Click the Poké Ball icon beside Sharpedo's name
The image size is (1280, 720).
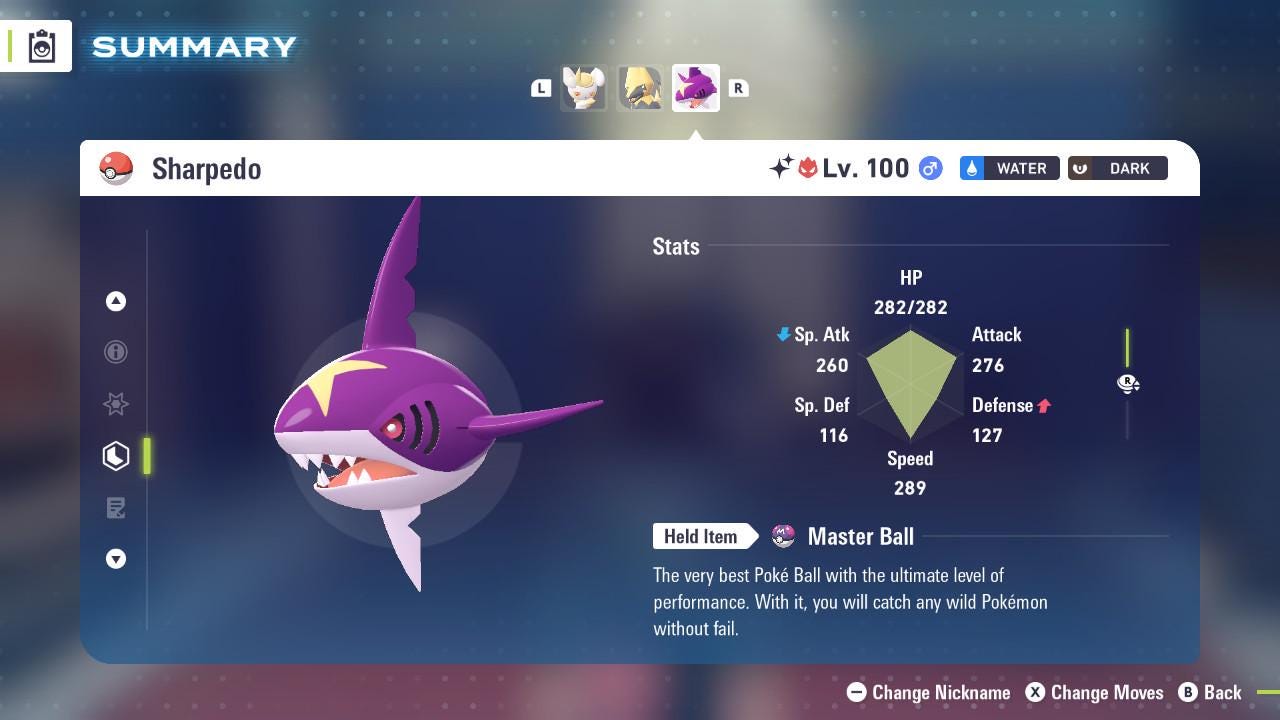(116, 168)
